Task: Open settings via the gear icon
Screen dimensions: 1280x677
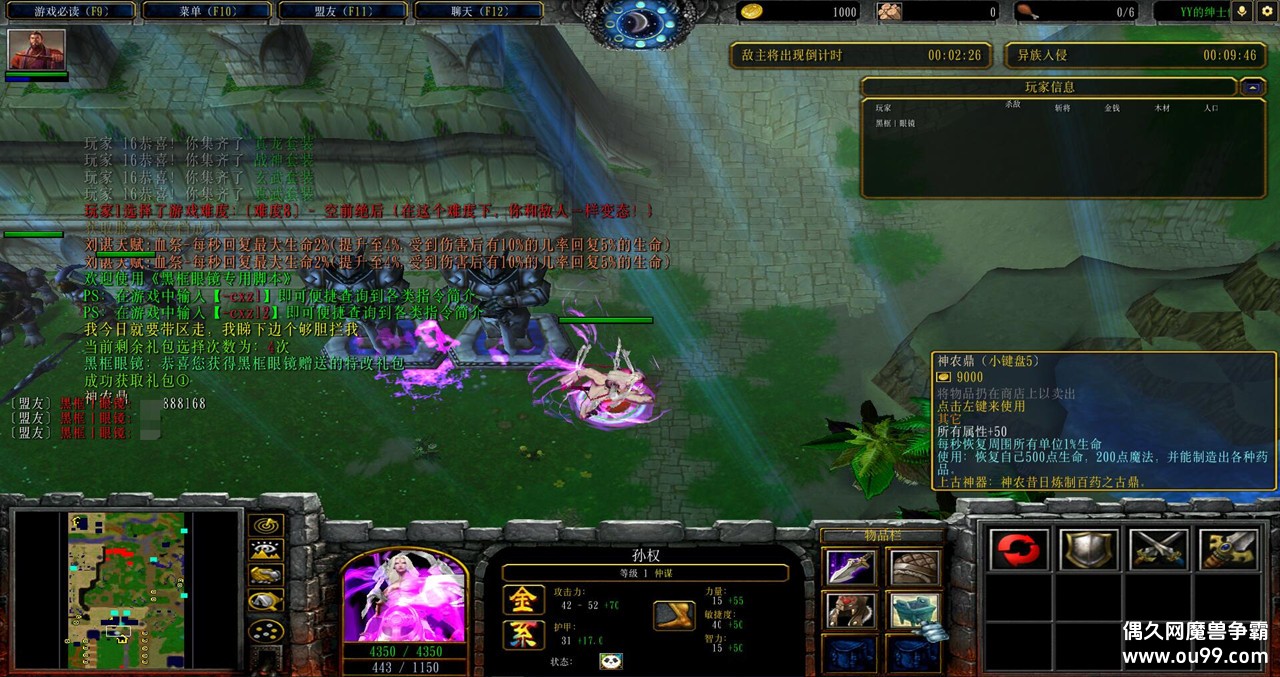Action: point(1267,12)
